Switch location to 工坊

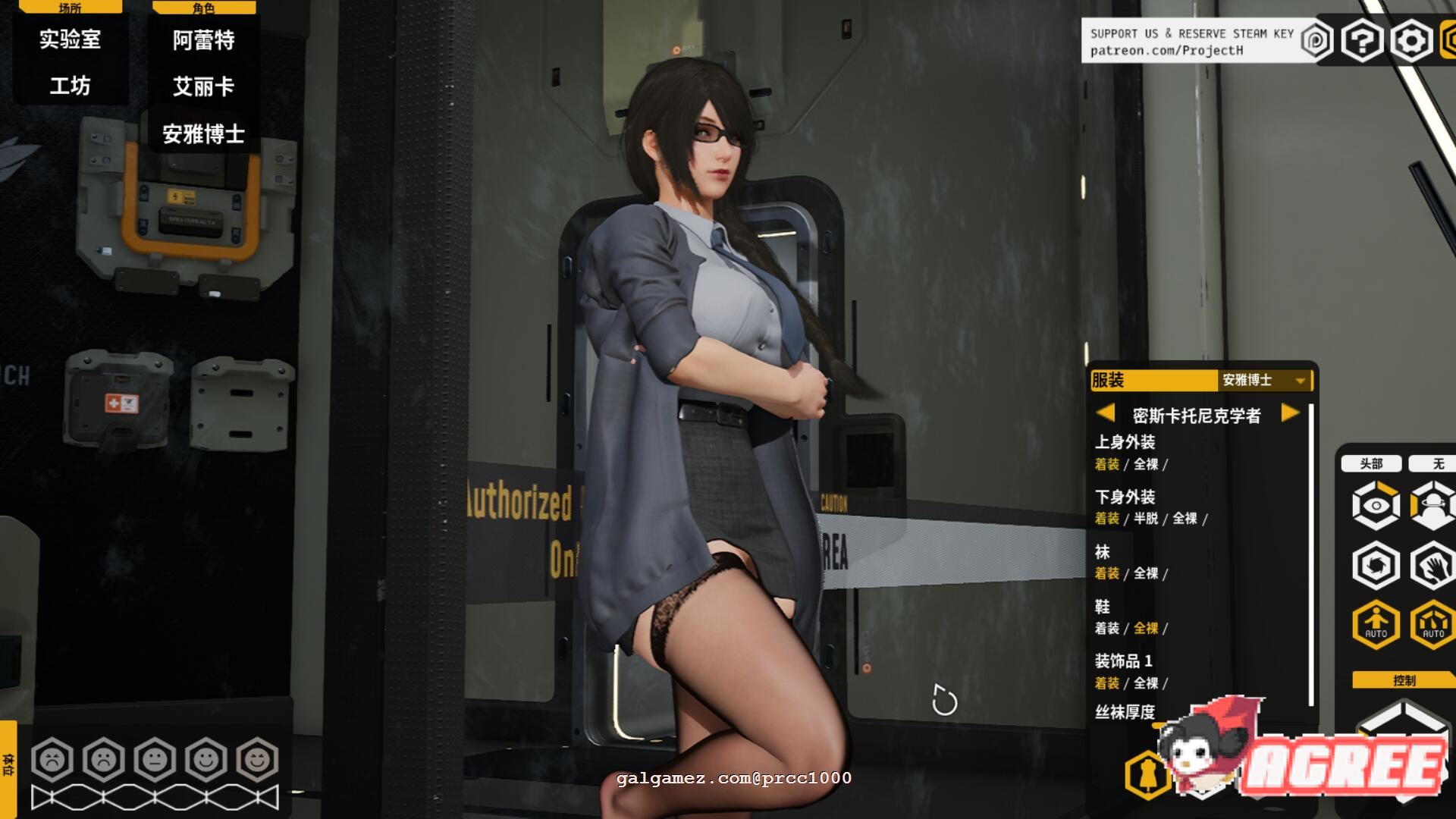click(70, 86)
